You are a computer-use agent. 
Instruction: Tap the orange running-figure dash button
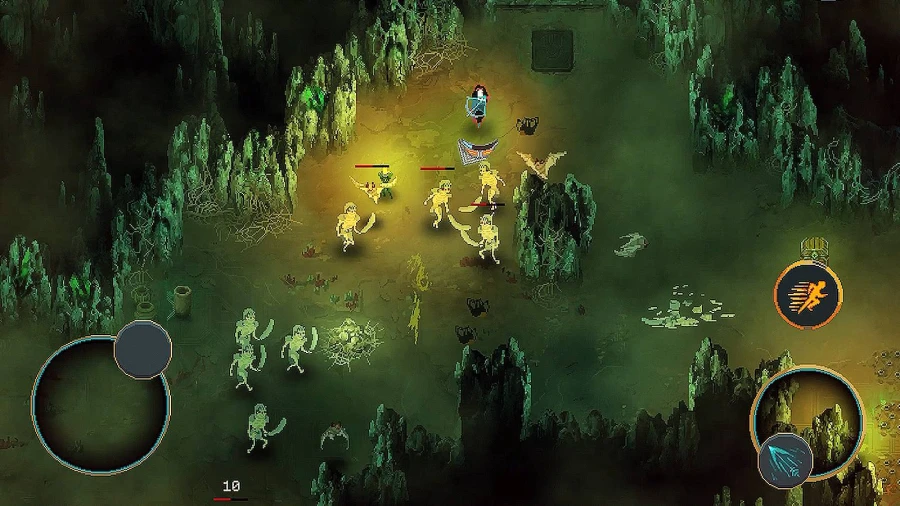pos(808,295)
